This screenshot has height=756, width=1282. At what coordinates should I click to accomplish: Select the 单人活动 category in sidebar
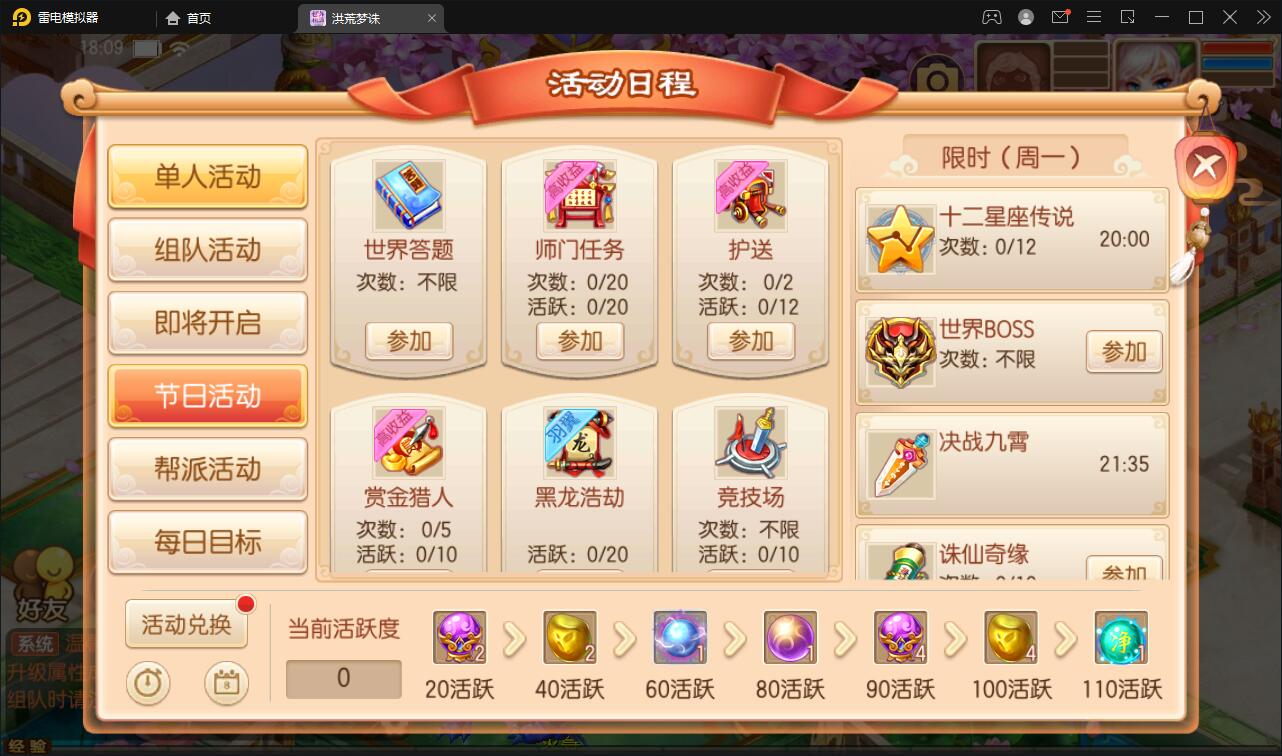[207, 176]
